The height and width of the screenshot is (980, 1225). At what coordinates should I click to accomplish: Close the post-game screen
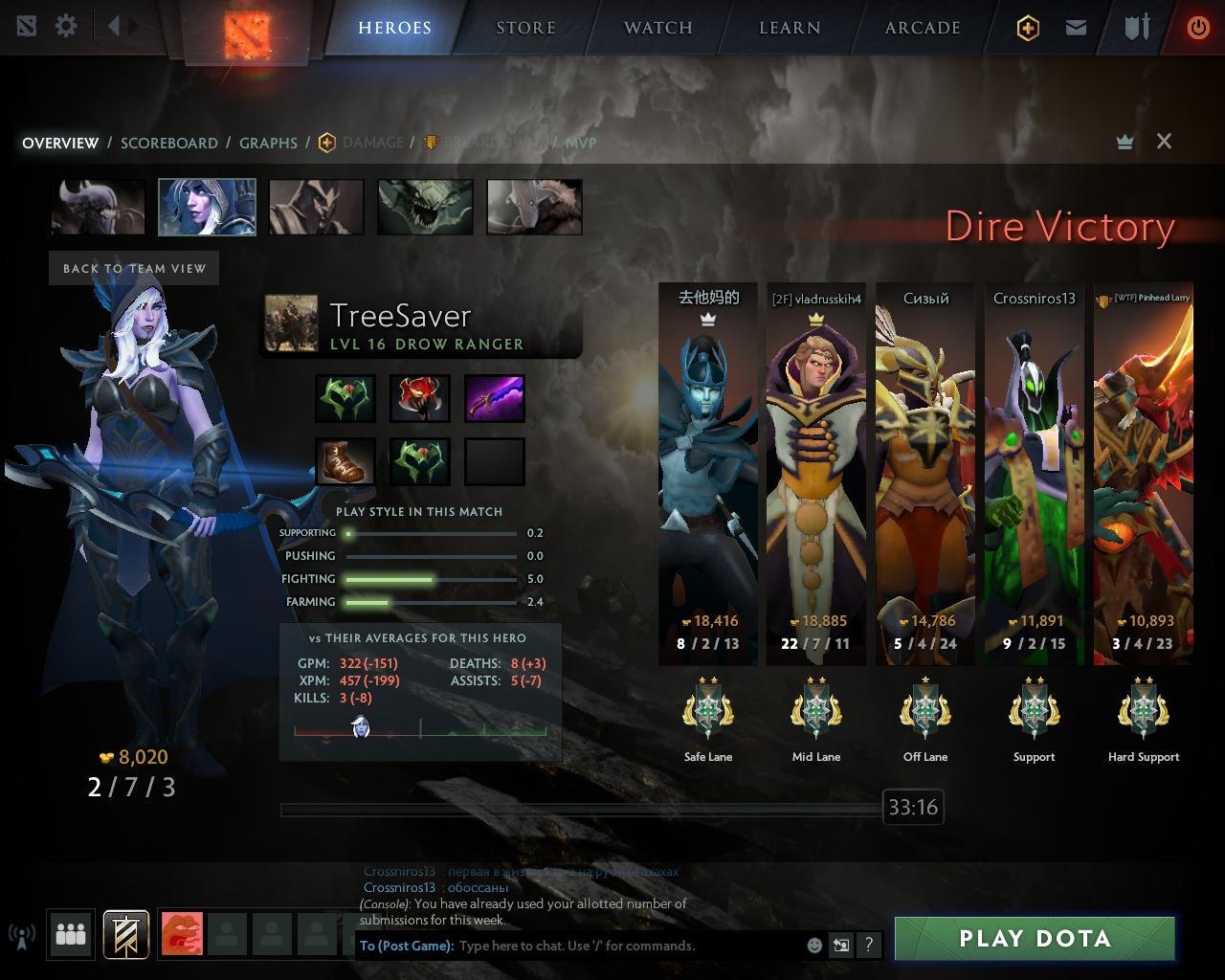tap(1164, 142)
